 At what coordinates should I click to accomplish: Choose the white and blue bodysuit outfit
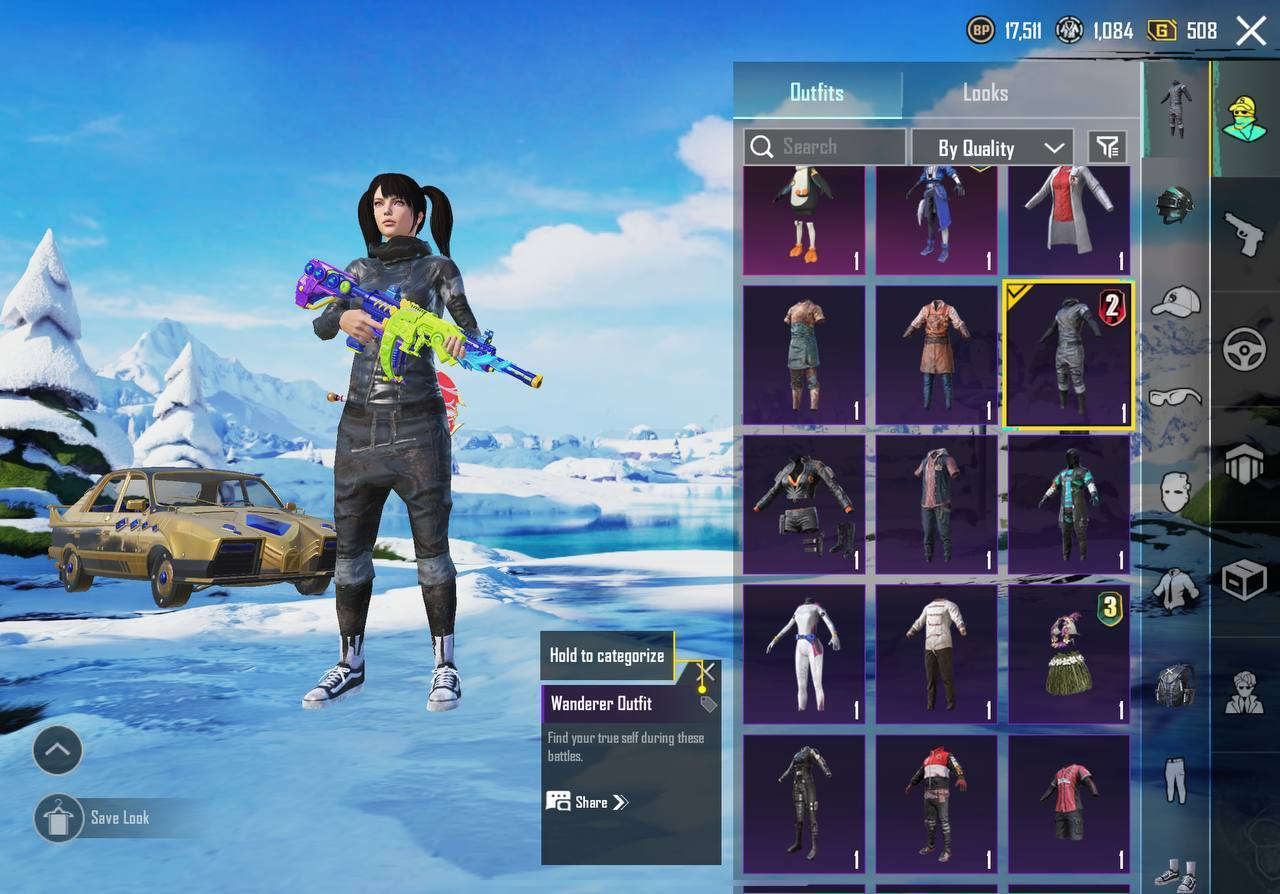click(804, 654)
